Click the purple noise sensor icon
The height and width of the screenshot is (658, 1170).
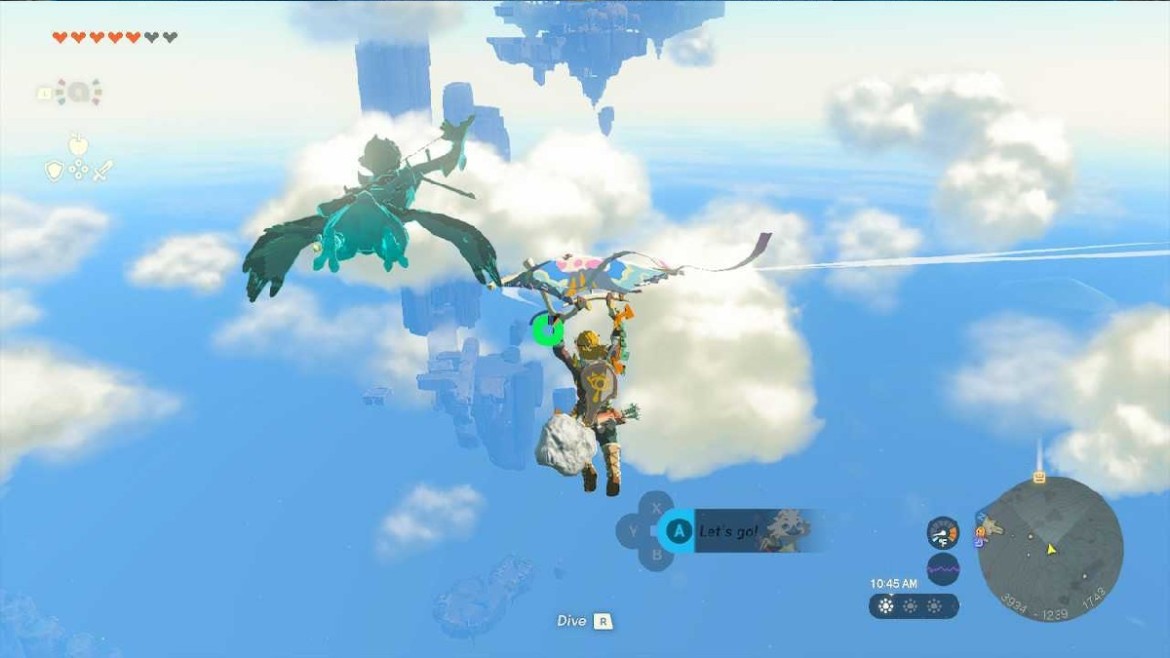[942, 569]
